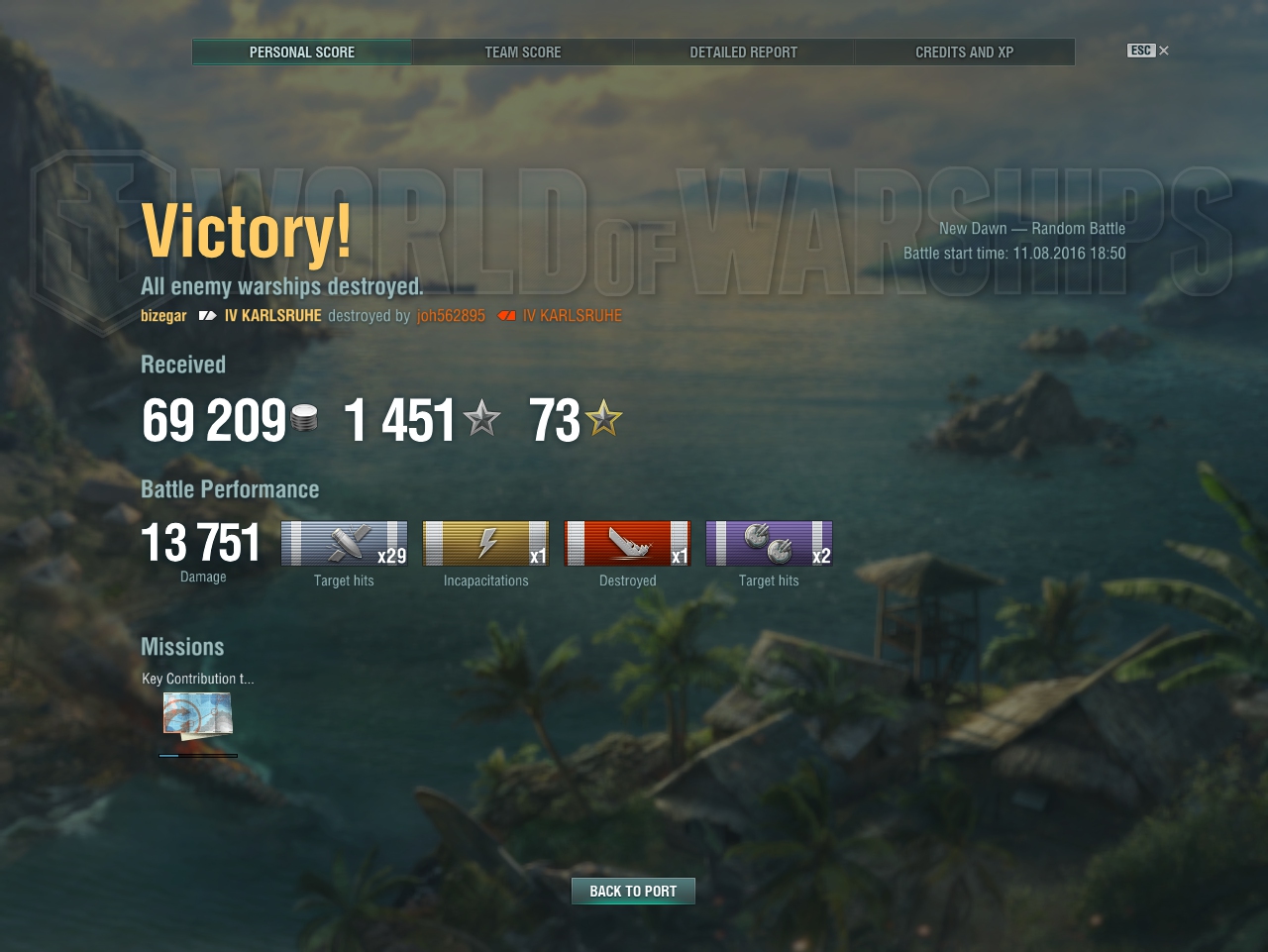The height and width of the screenshot is (952, 1268).
Task: Select the x29 Target hits ribbon
Action: [x=344, y=544]
